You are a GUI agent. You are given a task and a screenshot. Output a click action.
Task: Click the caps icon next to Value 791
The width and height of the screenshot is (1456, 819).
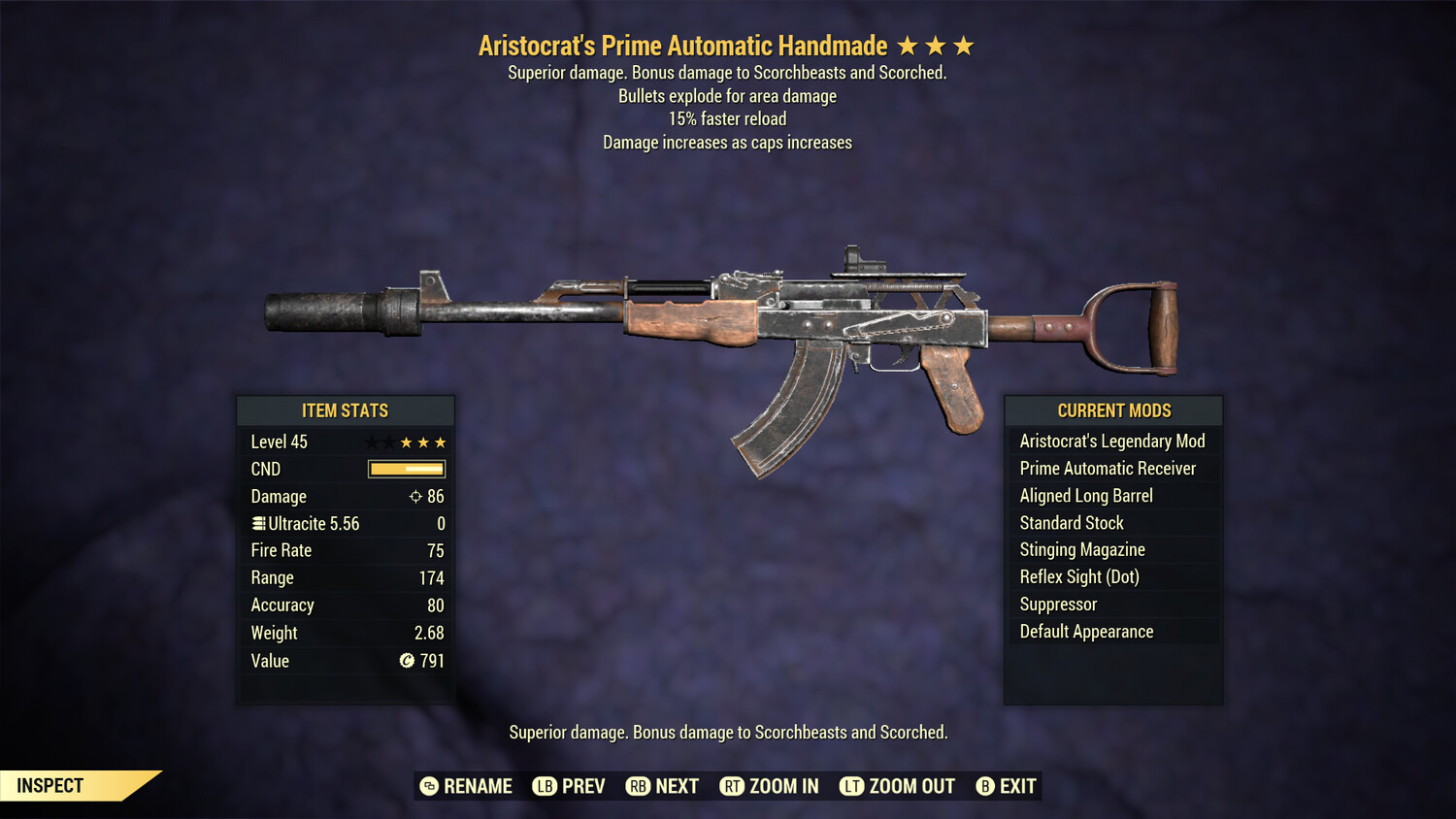[x=409, y=661]
